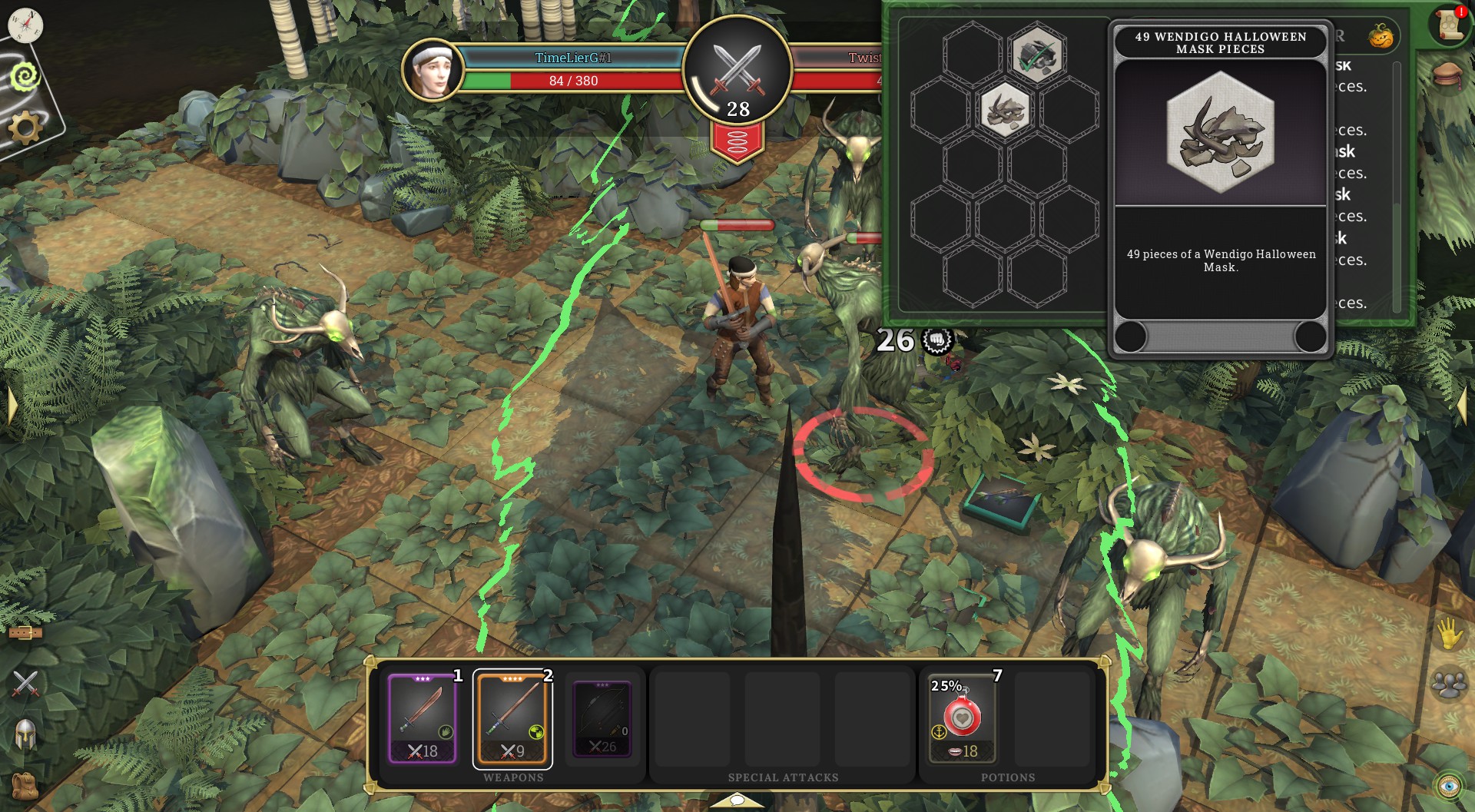Open the quest scroll with red alert
The image size is (1475, 812).
(1449, 26)
